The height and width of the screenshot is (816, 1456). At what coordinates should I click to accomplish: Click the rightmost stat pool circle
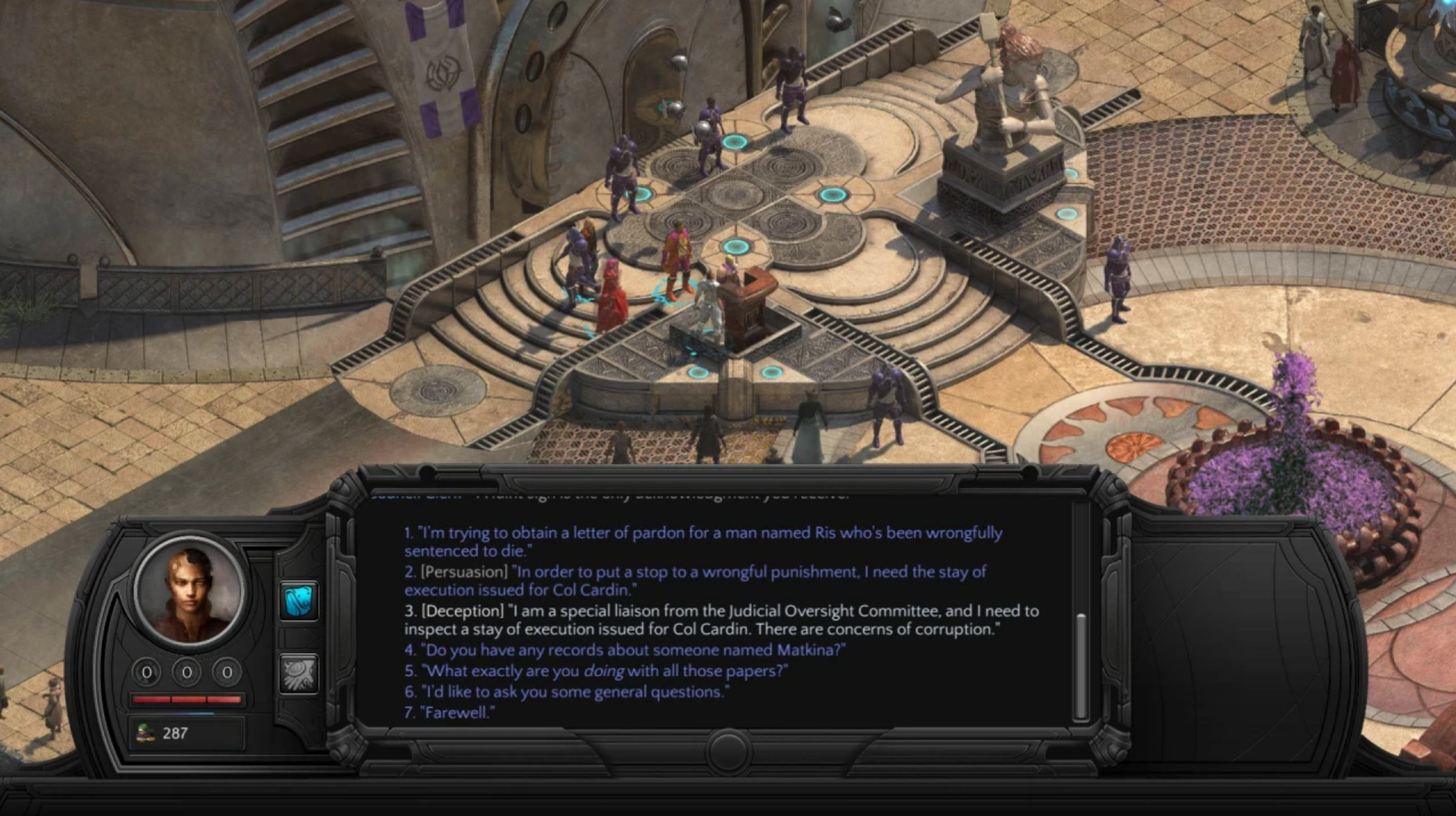(x=227, y=671)
